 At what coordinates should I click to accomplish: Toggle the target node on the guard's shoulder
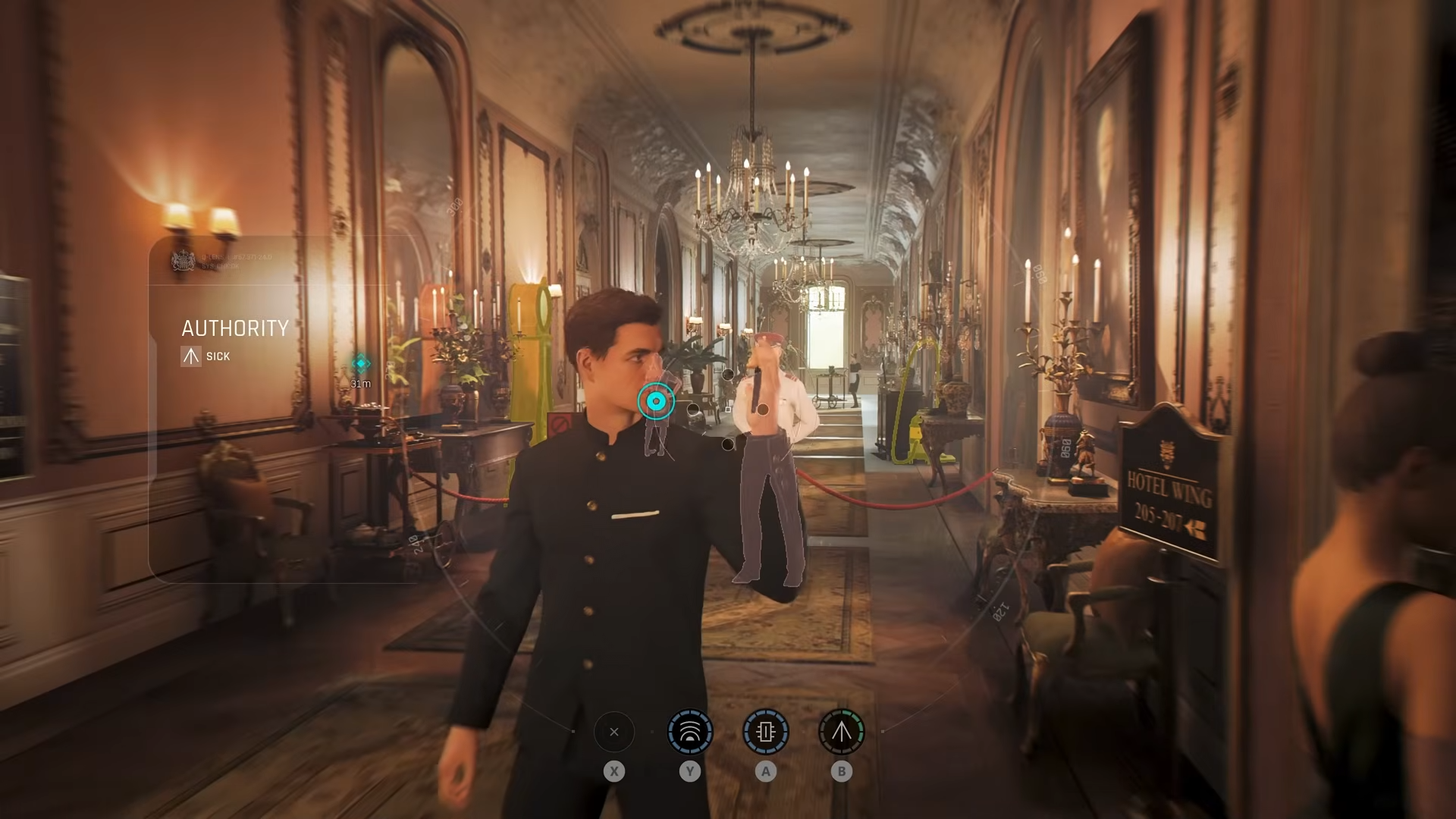tap(728, 375)
